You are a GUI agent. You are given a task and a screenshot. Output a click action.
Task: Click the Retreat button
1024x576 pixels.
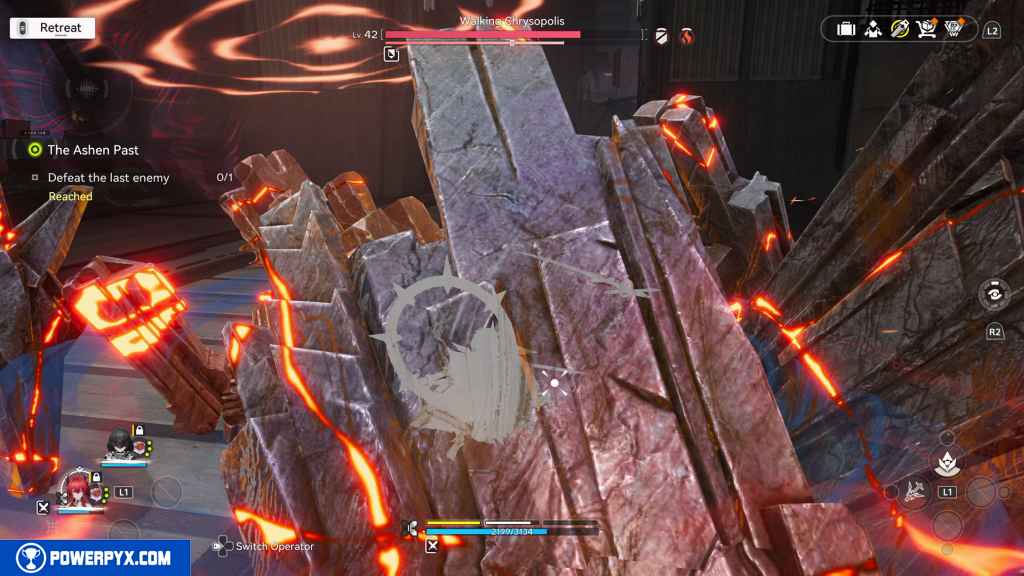(50, 28)
